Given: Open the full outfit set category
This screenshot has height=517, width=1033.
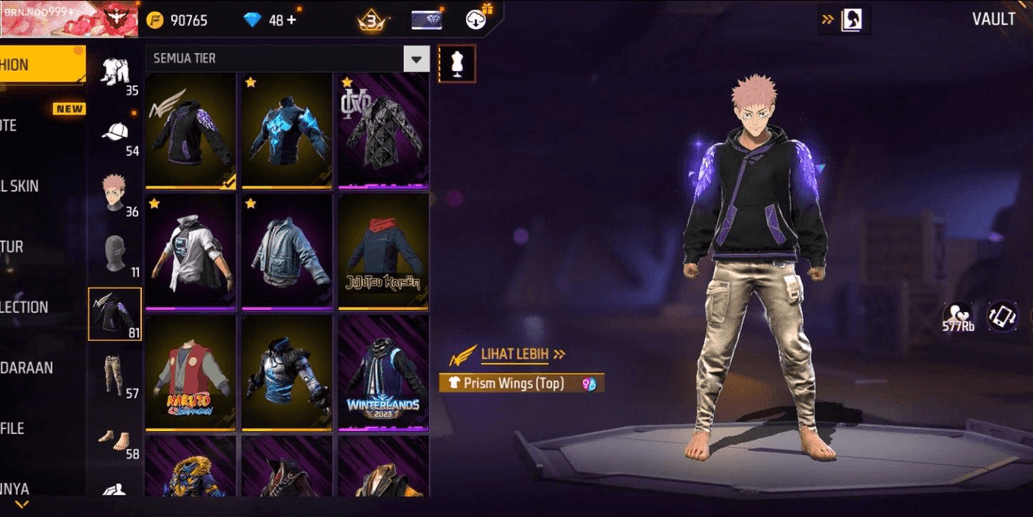Looking at the screenshot, I should click(115, 73).
